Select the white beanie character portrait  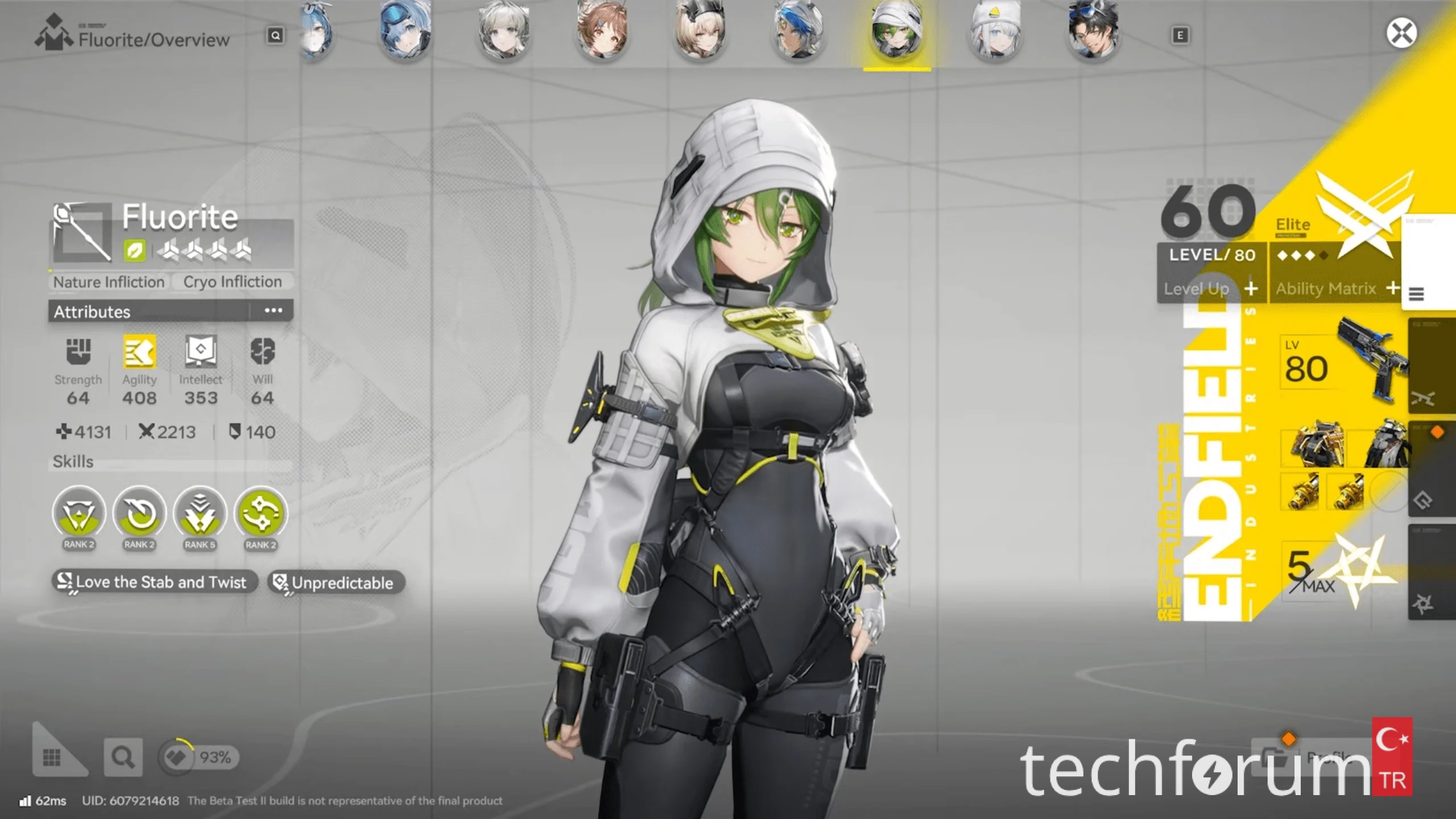click(995, 30)
